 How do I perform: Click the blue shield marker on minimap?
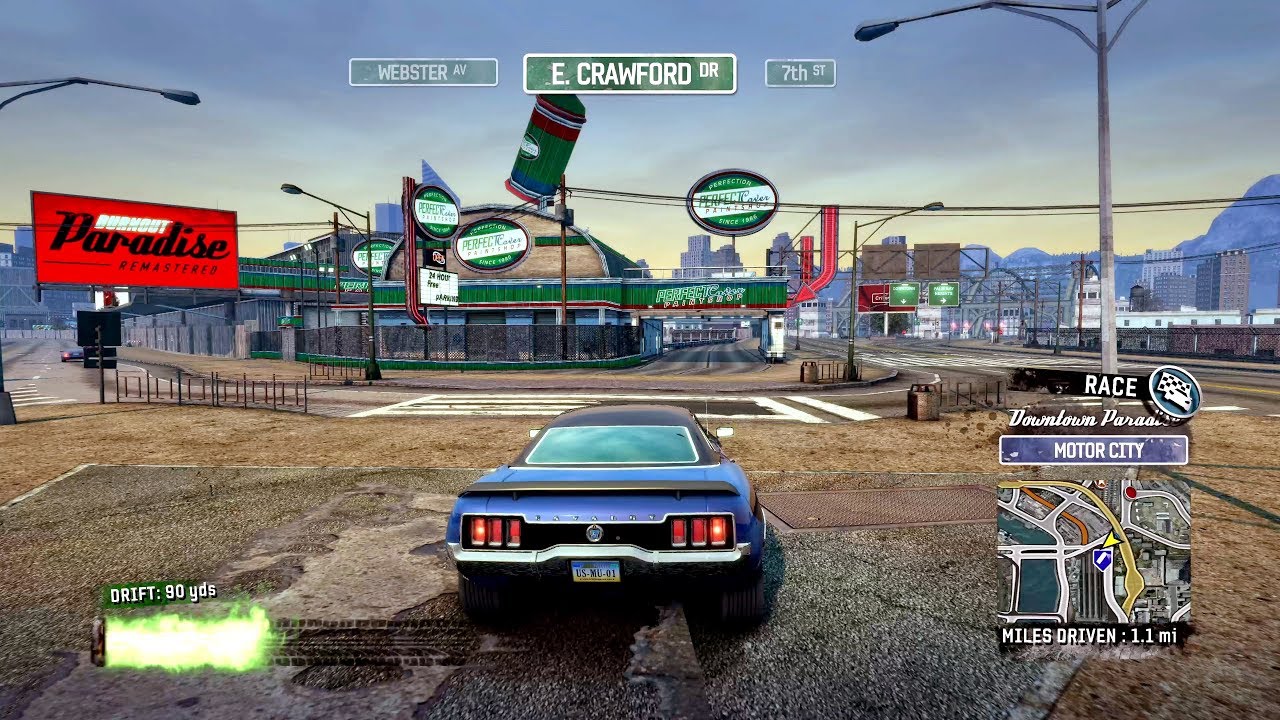point(1102,560)
